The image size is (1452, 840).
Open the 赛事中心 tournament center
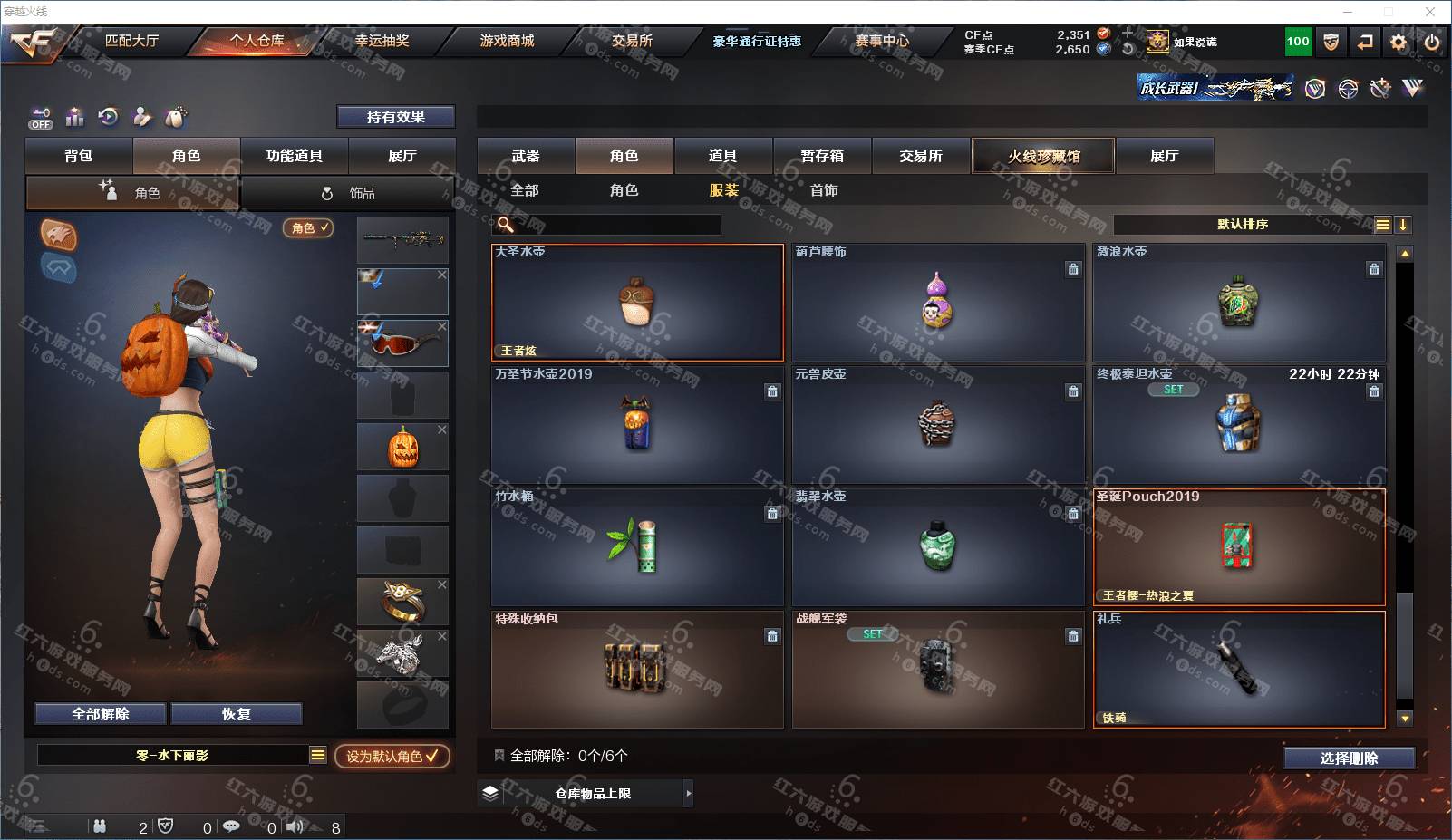(x=881, y=41)
